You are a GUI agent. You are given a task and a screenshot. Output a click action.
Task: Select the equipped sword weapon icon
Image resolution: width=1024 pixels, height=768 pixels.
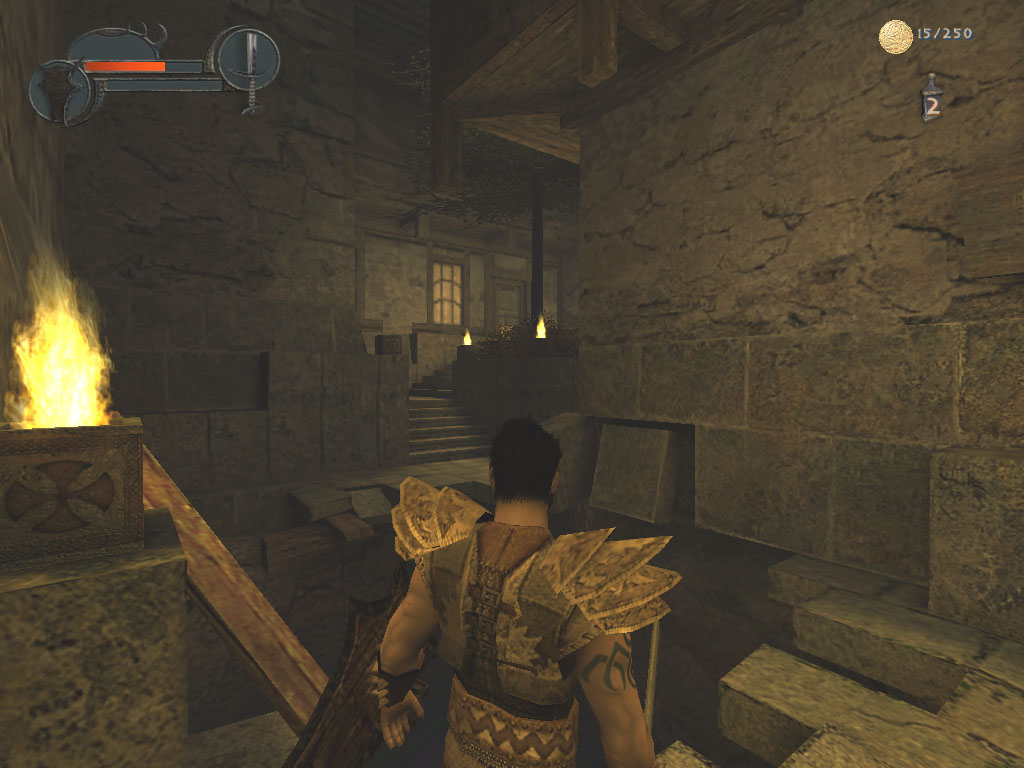[x=248, y=60]
